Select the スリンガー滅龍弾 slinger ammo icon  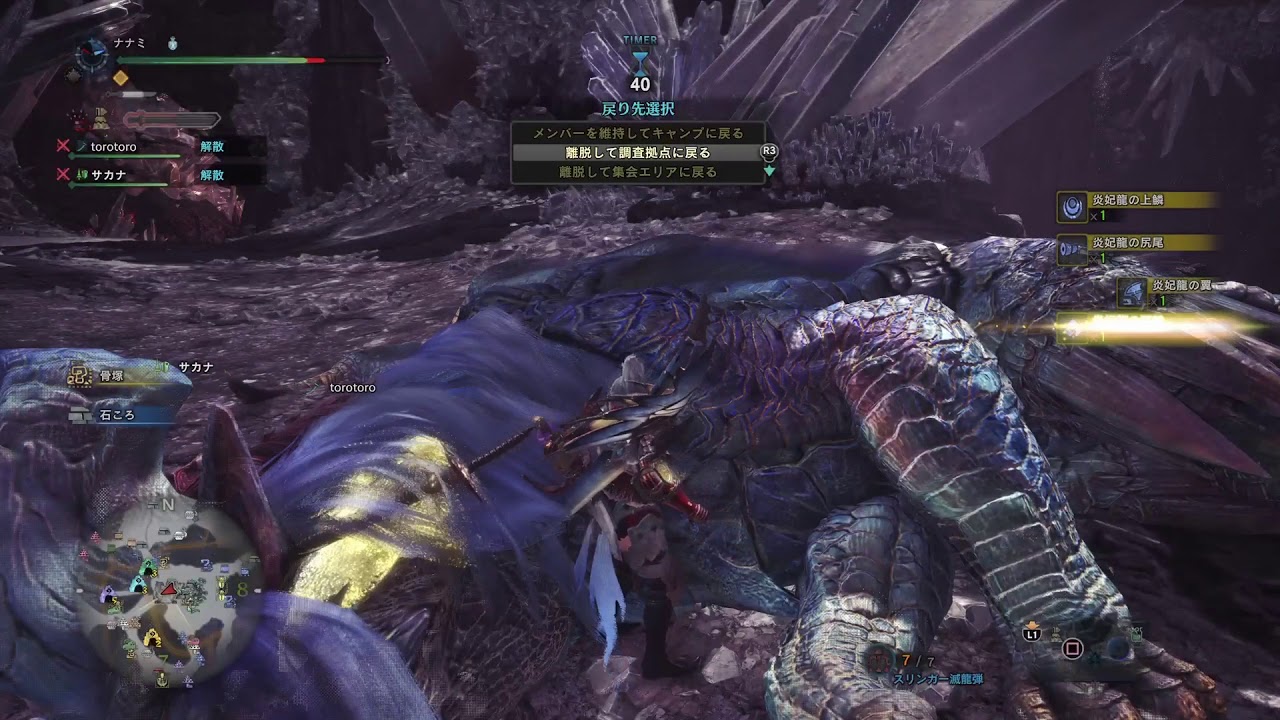[x=878, y=658]
